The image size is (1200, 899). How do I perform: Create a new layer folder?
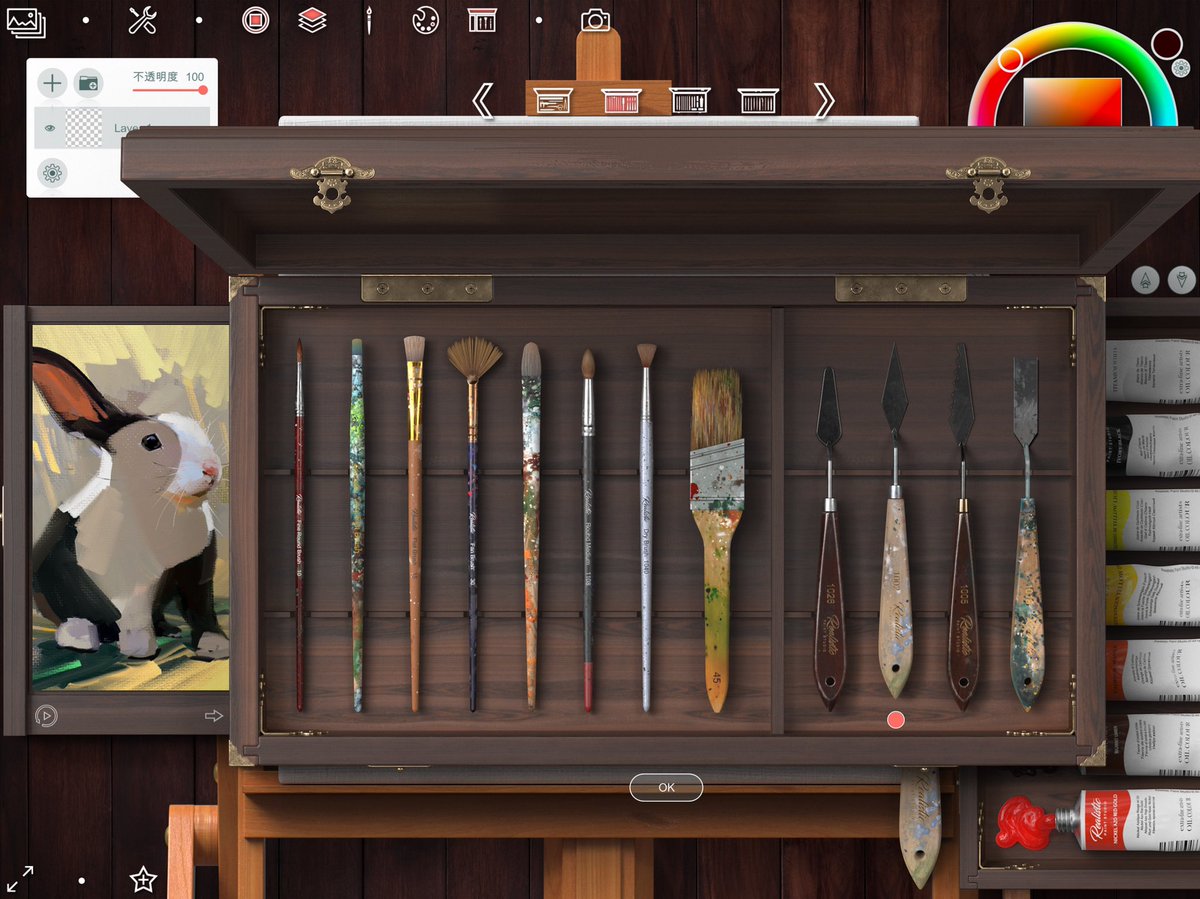[89, 83]
